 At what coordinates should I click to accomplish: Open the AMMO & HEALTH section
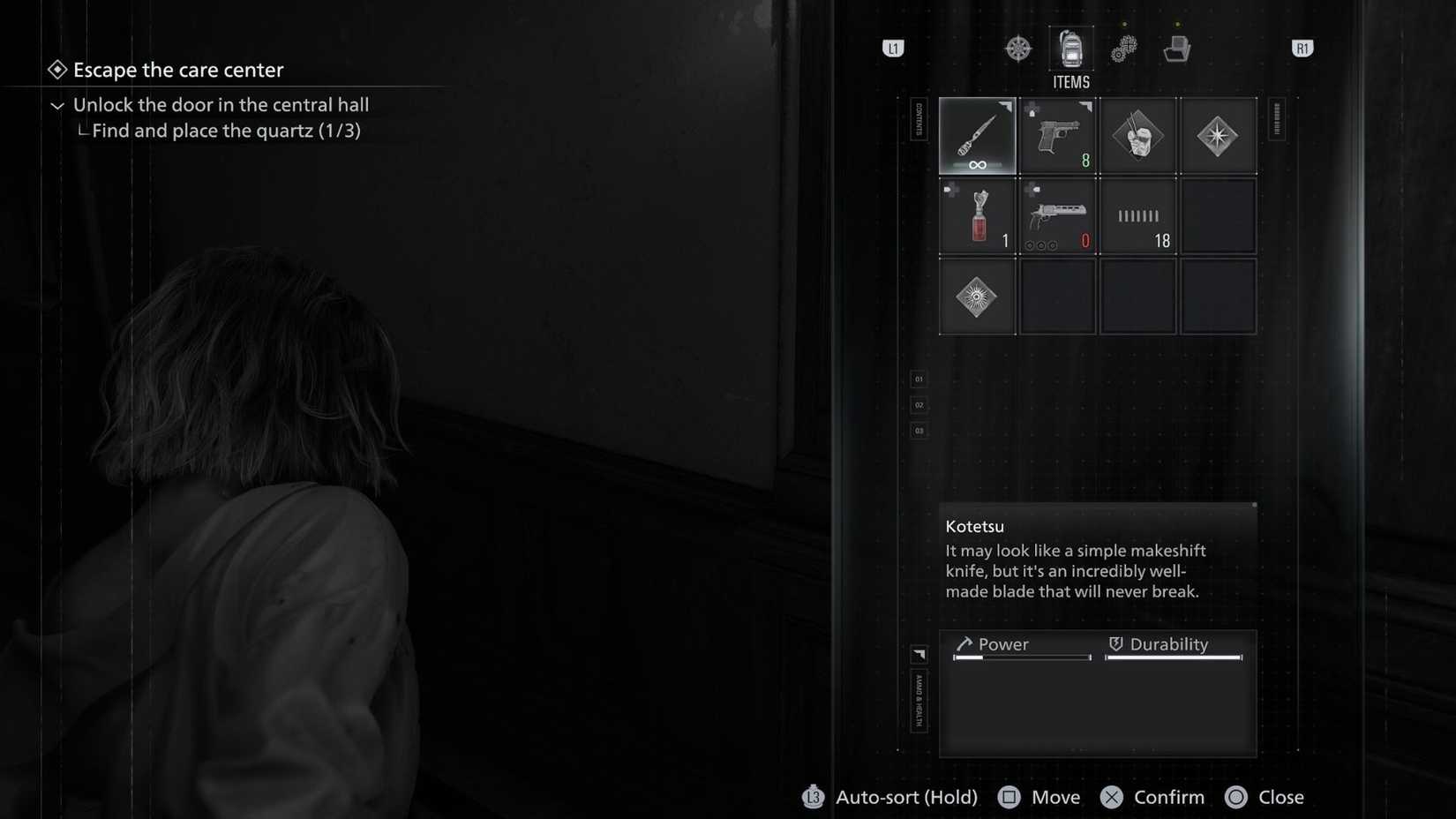coord(918,699)
